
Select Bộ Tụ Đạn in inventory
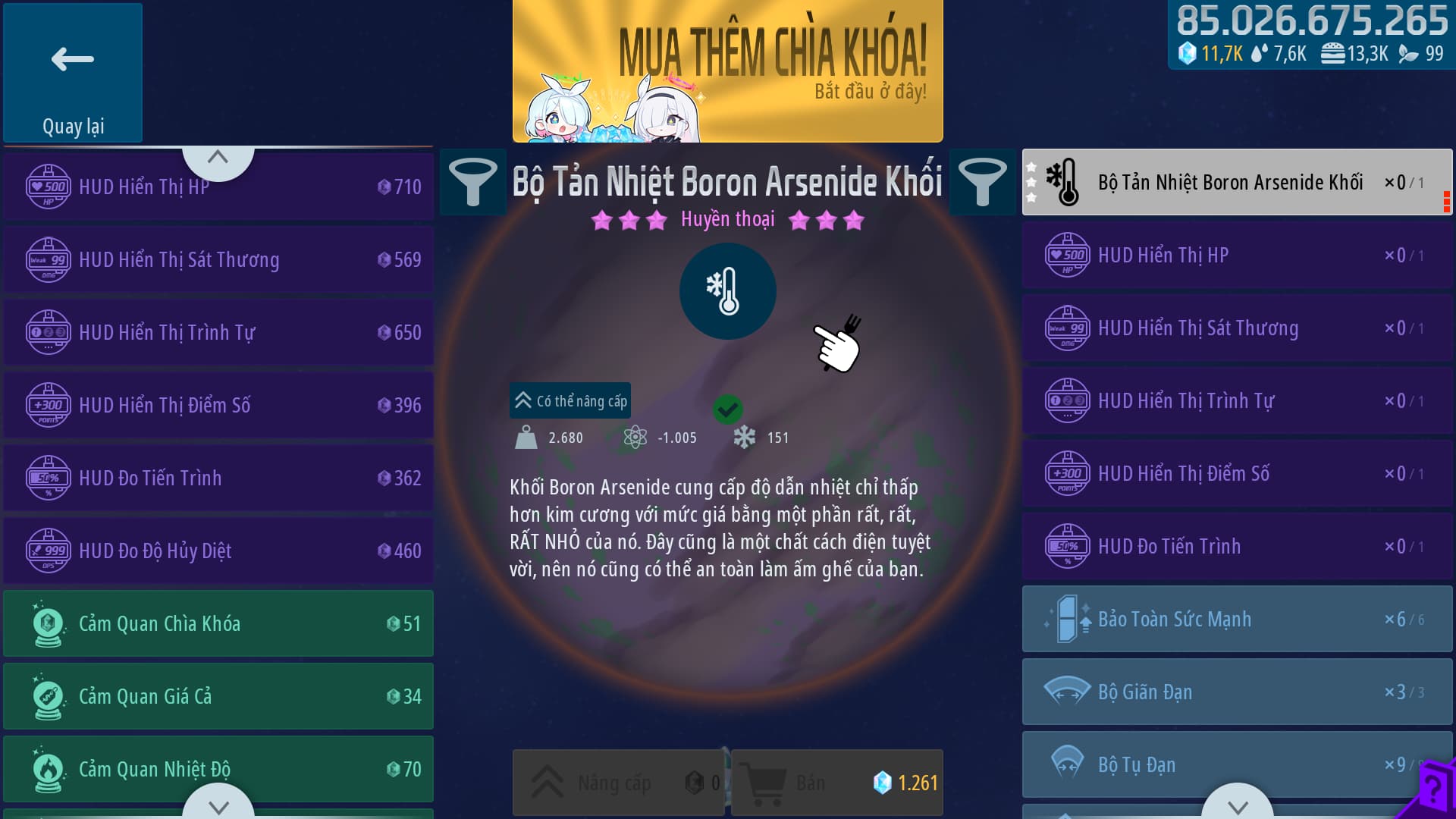1236,764
